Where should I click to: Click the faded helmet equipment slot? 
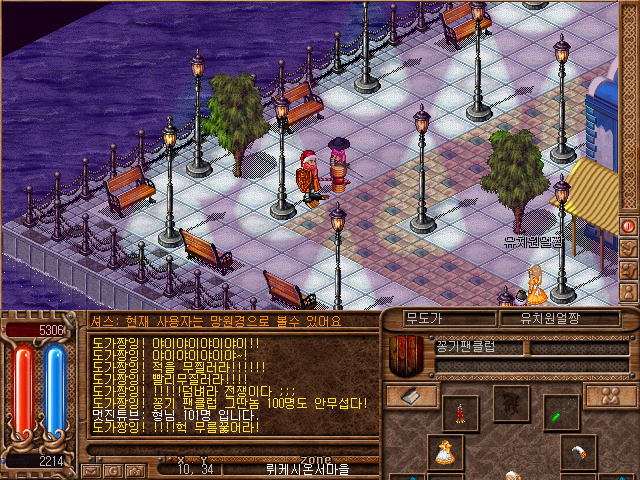511,403
